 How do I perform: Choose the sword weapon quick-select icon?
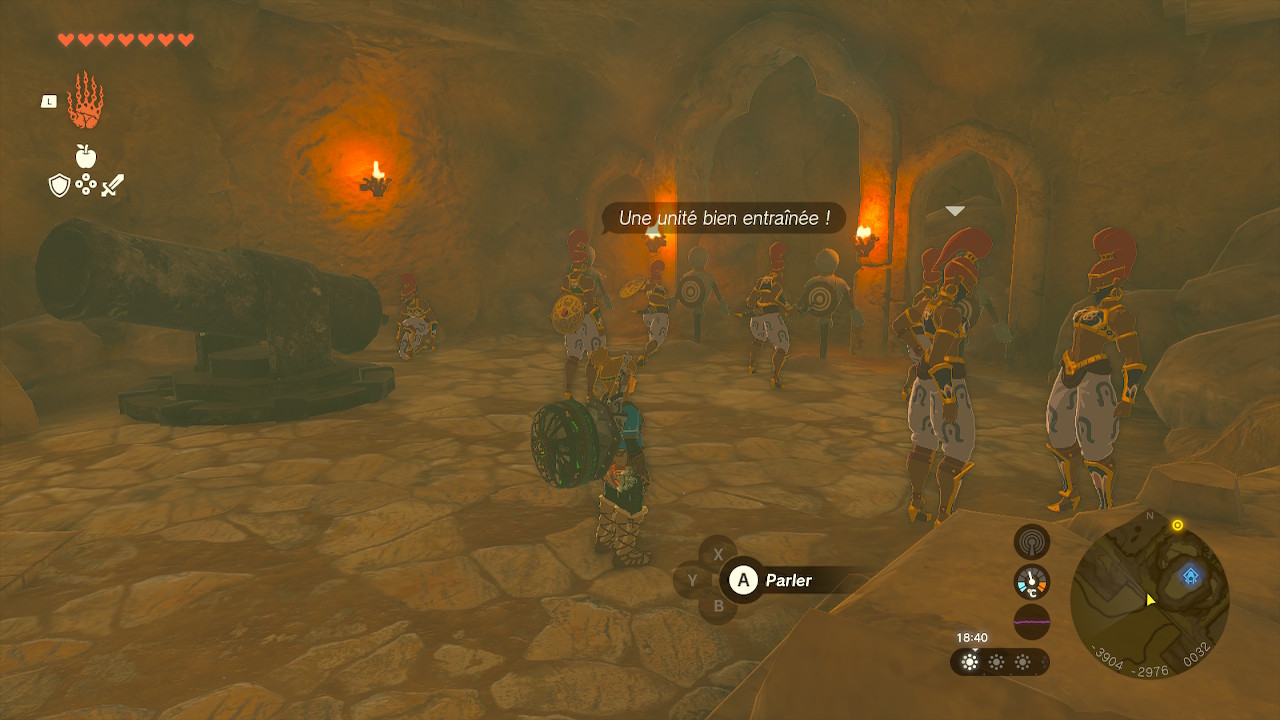[x=112, y=185]
